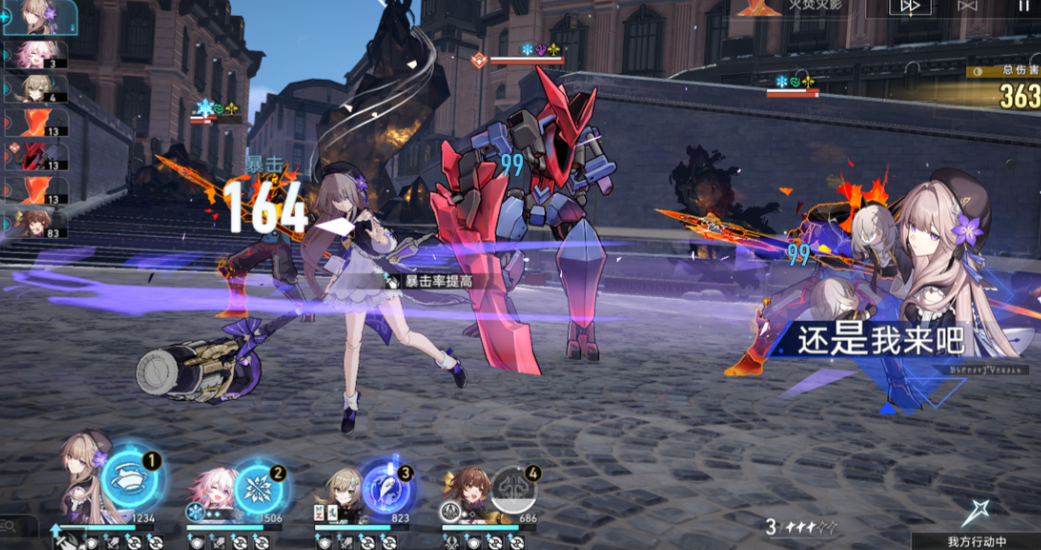Pause the battle
Image resolution: width=1041 pixels, height=550 pixels.
point(1023,5)
